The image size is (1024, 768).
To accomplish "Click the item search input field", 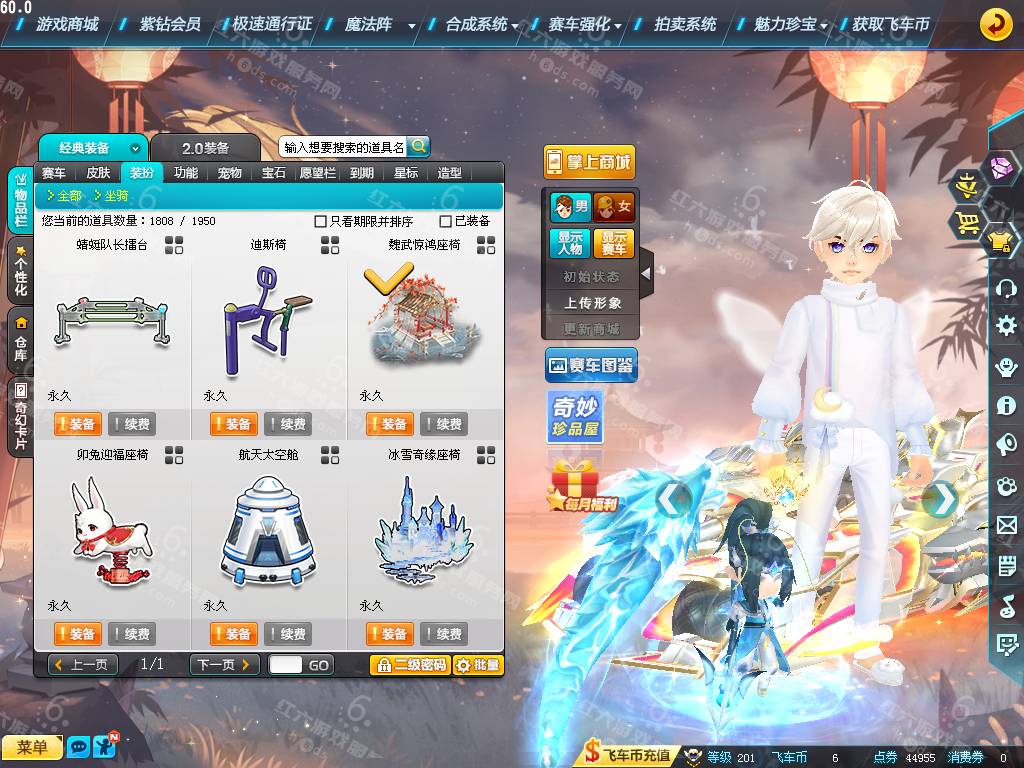I will point(344,147).
